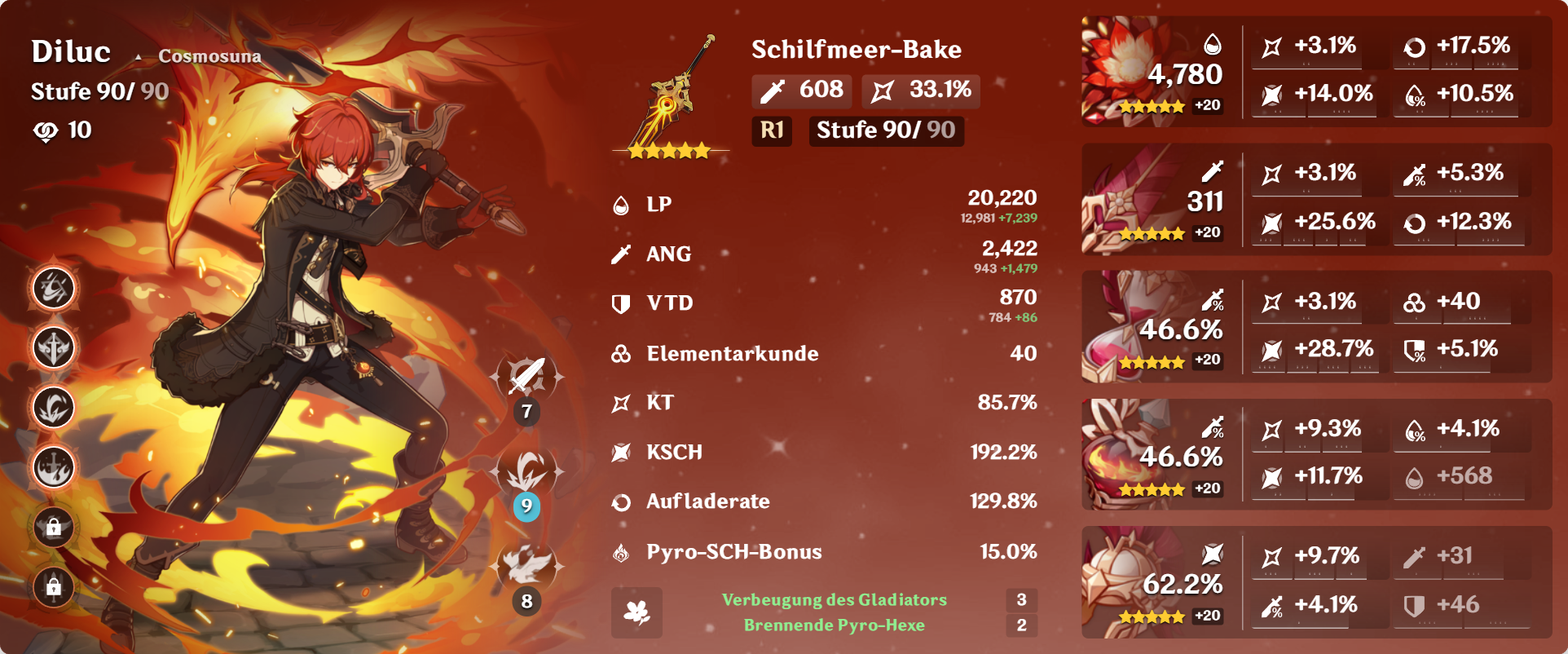Select the Pyro damage bonus flame icon
The height and width of the screenshot is (654, 1568).
click(x=622, y=552)
